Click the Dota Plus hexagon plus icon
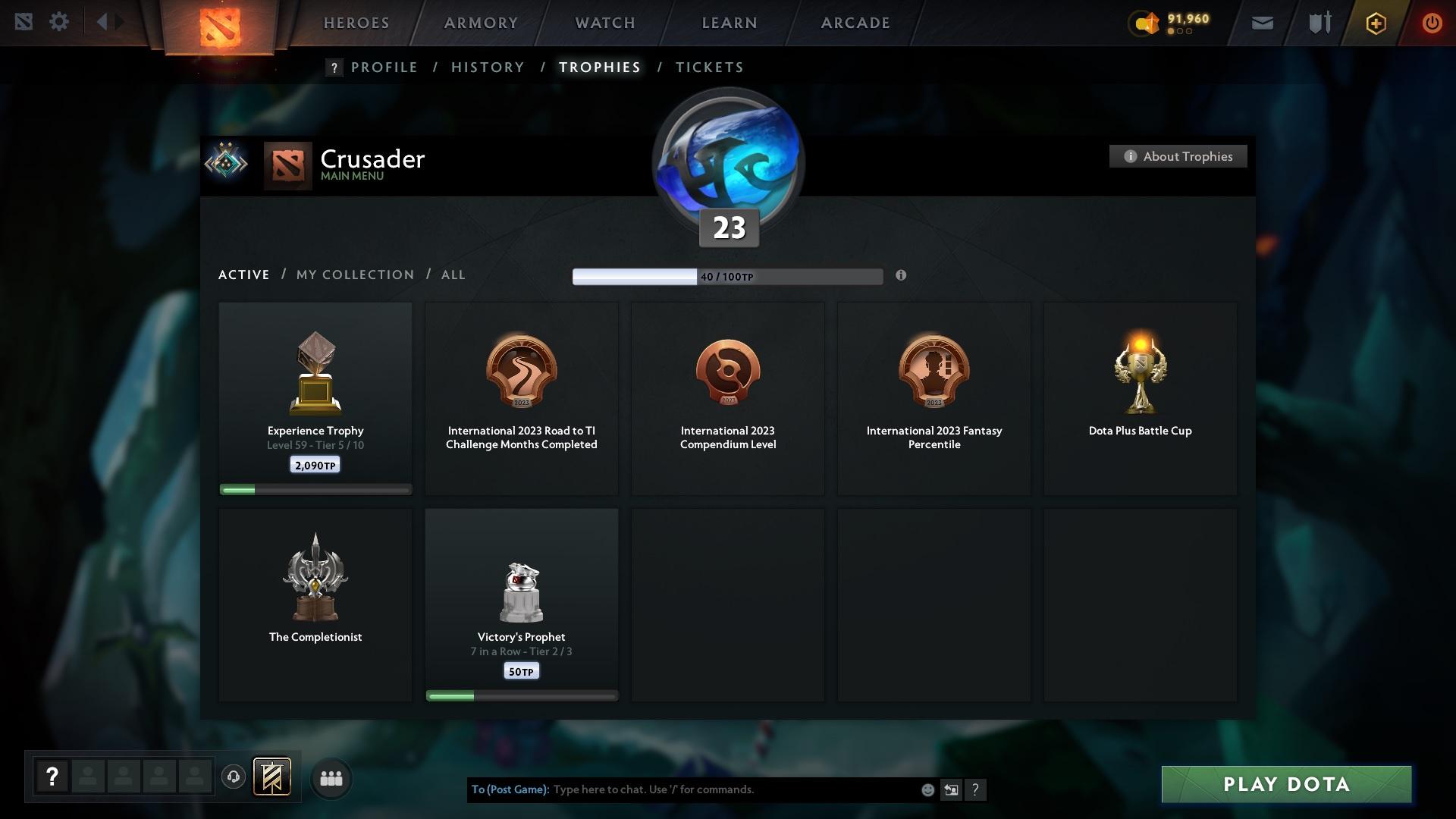Image resolution: width=1456 pixels, height=819 pixels. click(1375, 23)
